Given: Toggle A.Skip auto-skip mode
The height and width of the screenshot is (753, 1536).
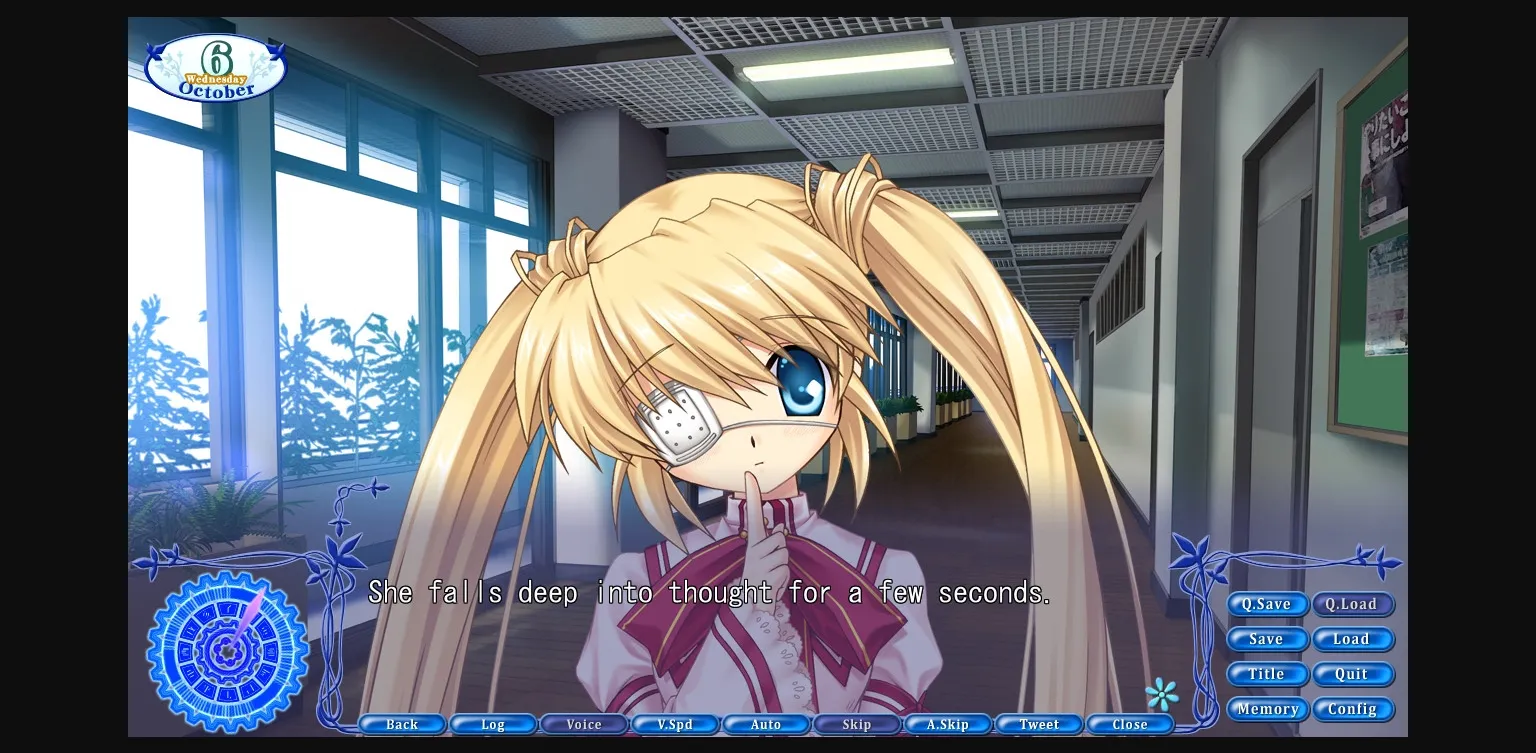Looking at the screenshot, I should [x=948, y=724].
